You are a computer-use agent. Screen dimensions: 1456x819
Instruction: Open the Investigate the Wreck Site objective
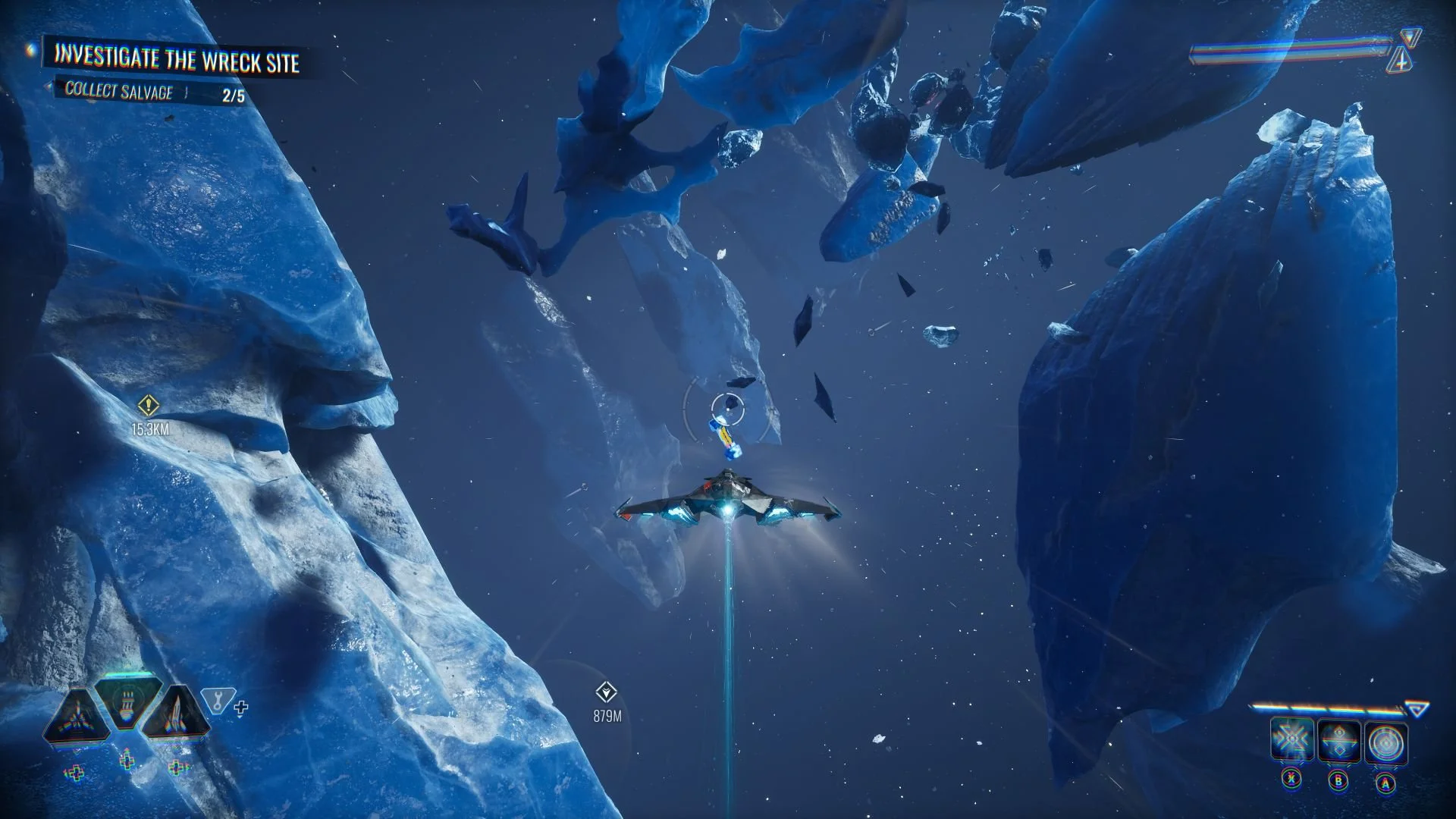coord(177,59)
